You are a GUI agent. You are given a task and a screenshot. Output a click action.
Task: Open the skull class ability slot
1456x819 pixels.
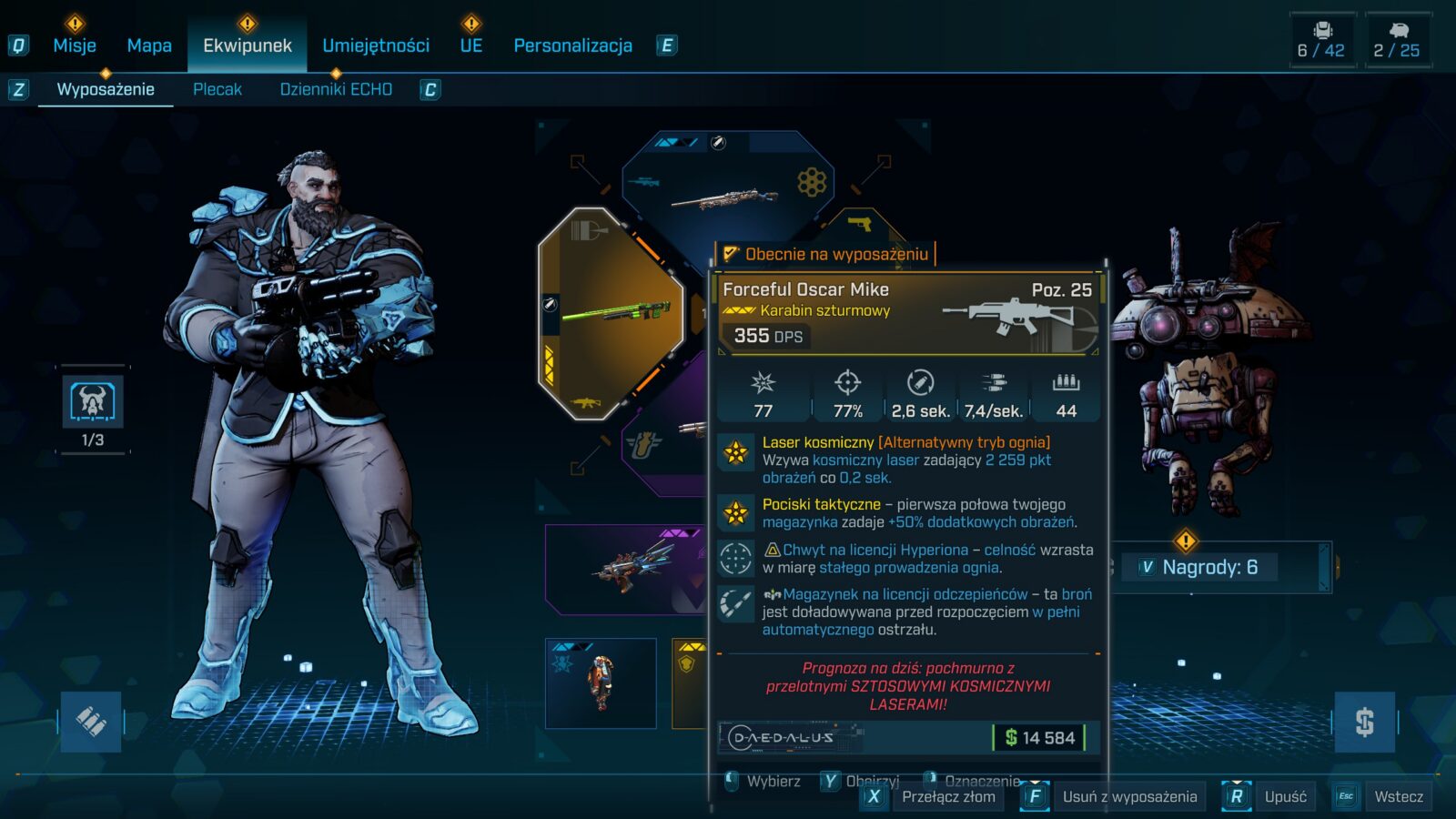[x=93, y=402]
